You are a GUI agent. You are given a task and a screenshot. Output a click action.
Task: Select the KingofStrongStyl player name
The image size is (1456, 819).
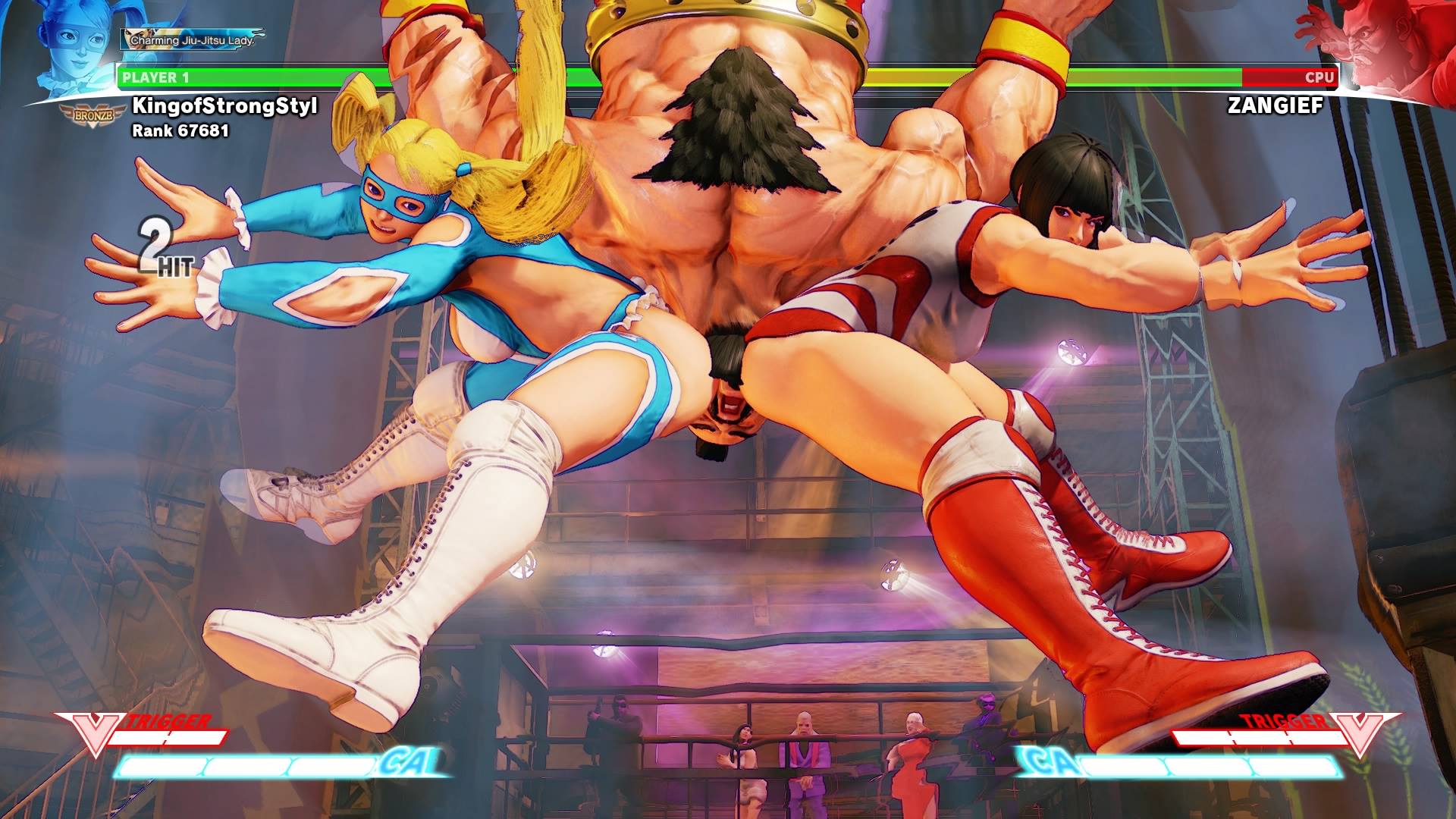(224, 105)
